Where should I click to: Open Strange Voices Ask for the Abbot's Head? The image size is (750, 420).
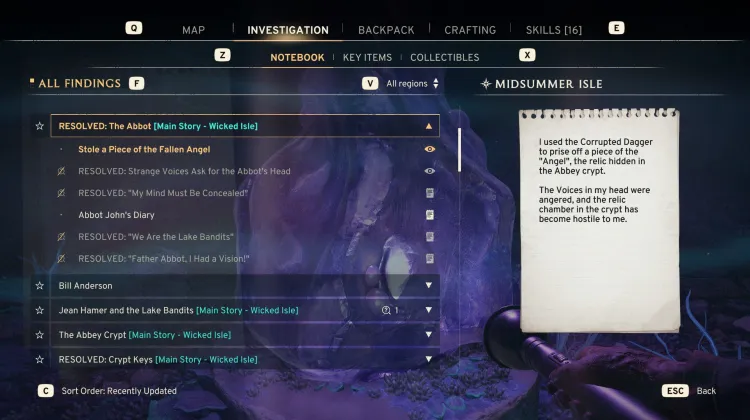click(184, 171)
